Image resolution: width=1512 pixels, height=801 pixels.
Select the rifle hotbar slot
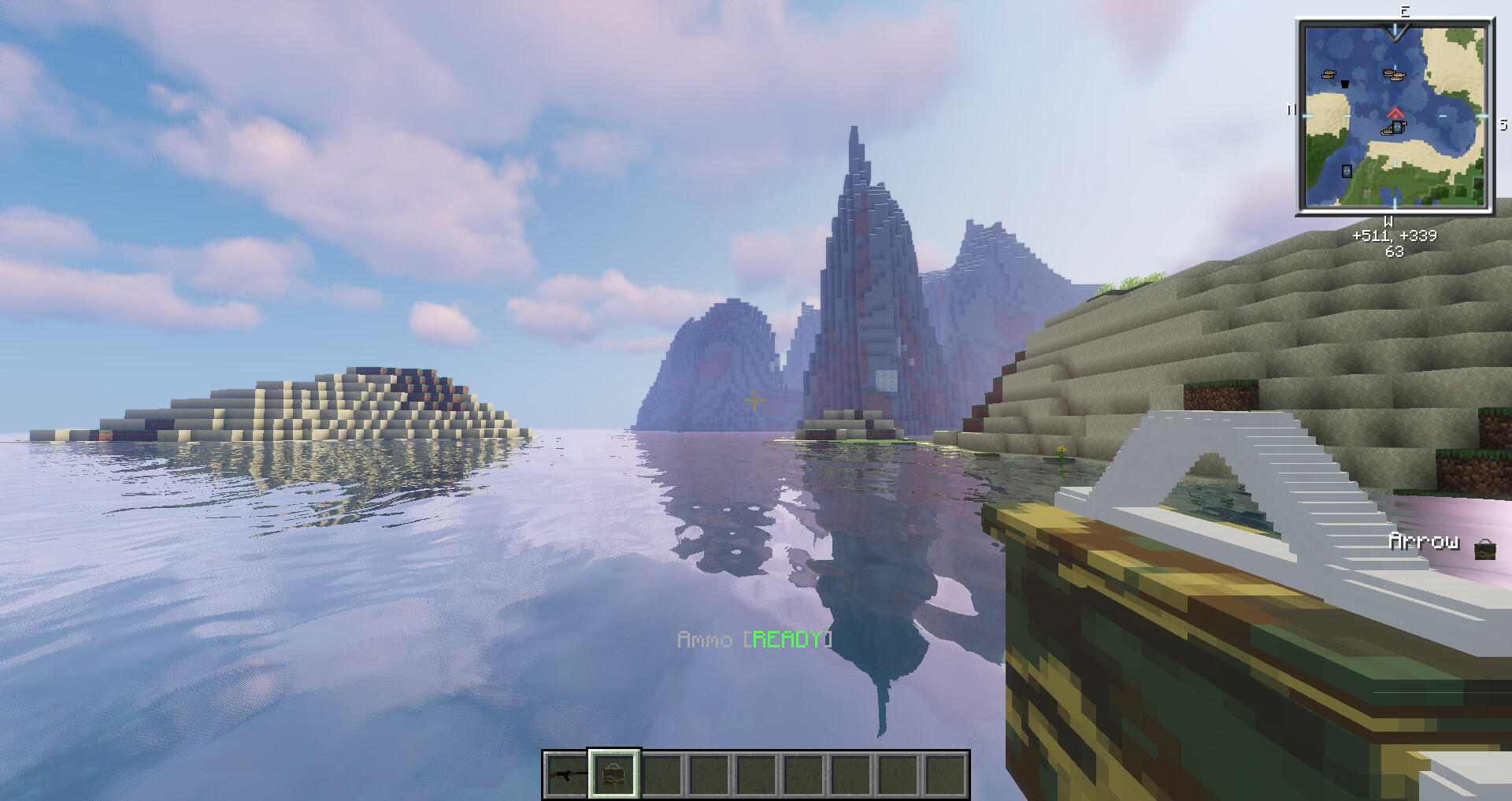point(567,775)
